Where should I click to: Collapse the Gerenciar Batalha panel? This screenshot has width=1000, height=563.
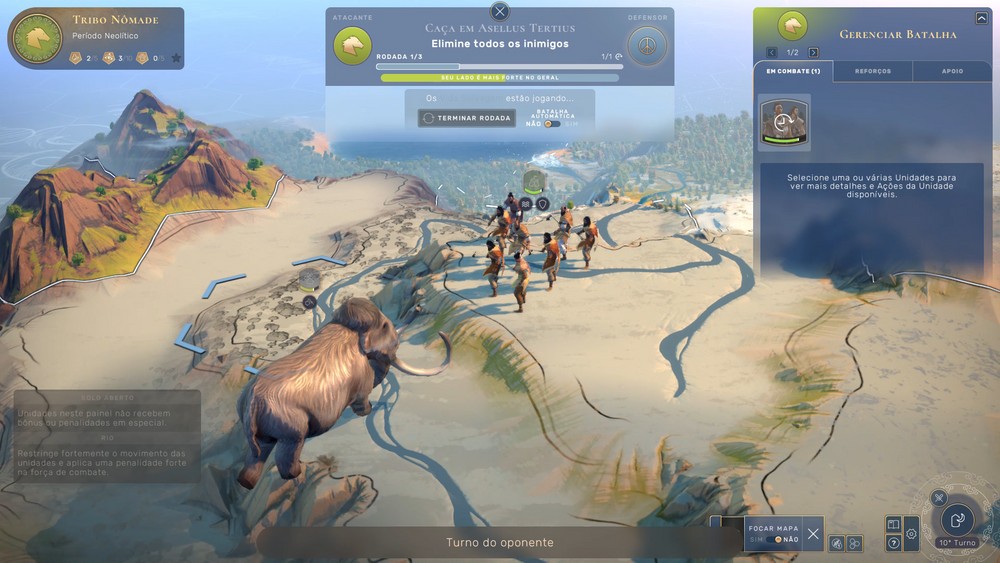click(981, 18)
